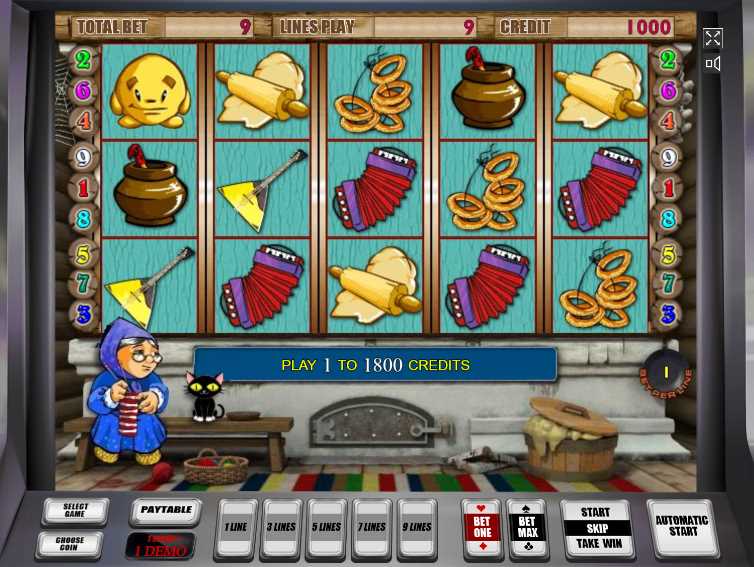Activate 5 Lines play

point(327,528)
